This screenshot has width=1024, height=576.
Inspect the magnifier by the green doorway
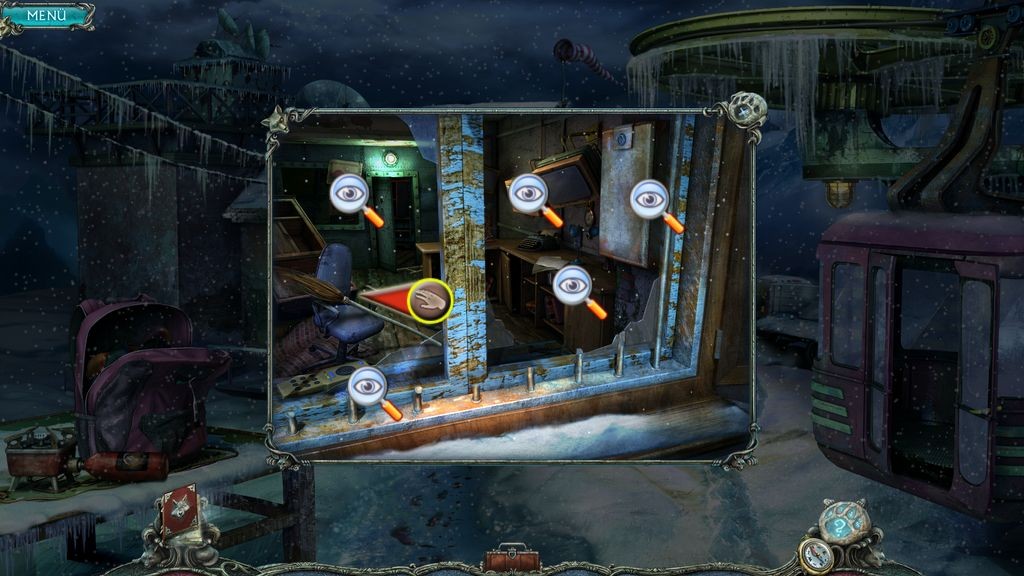[350, 194]
